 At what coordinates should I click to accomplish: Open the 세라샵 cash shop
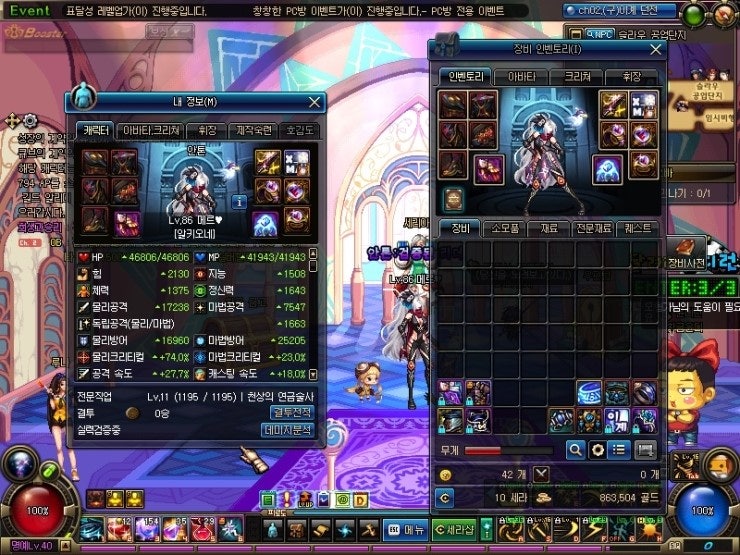[x=456, y=529]
